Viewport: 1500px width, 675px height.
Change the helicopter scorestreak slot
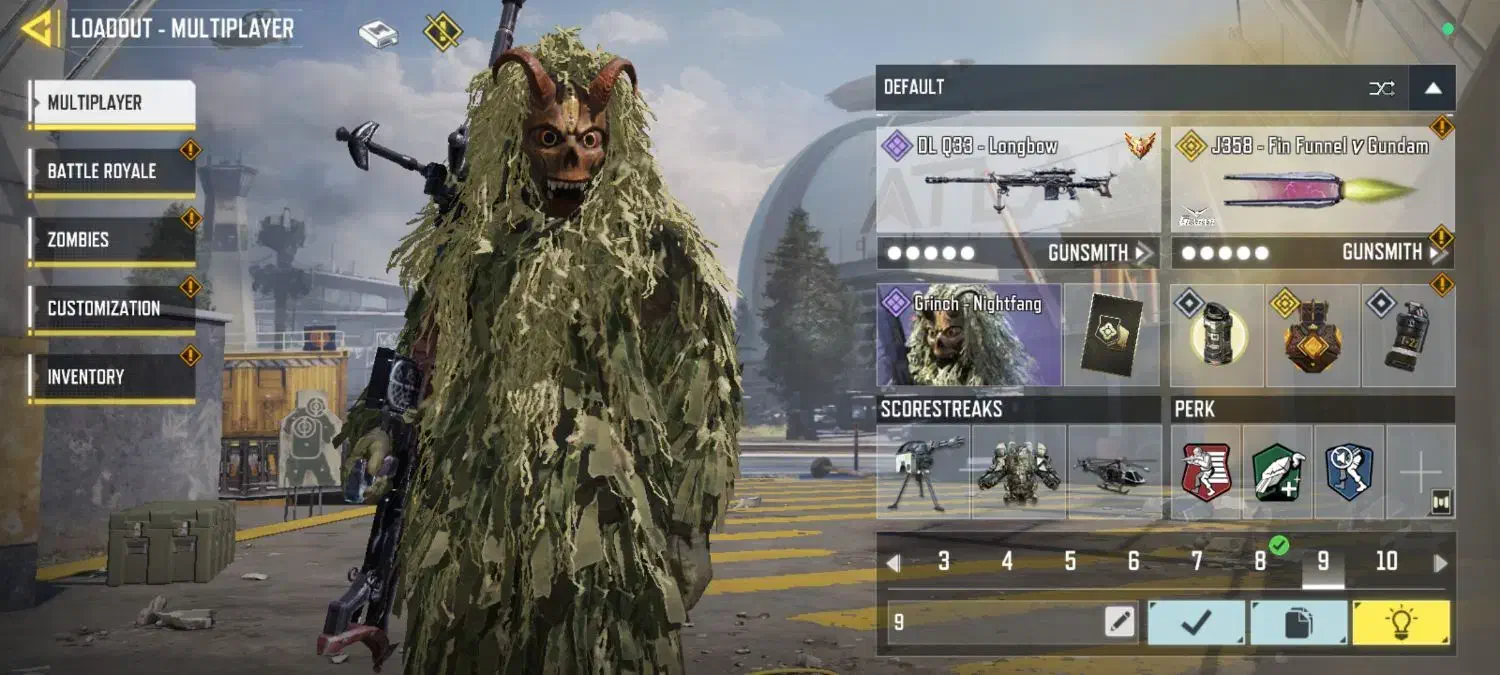[x=1114, y=472]
